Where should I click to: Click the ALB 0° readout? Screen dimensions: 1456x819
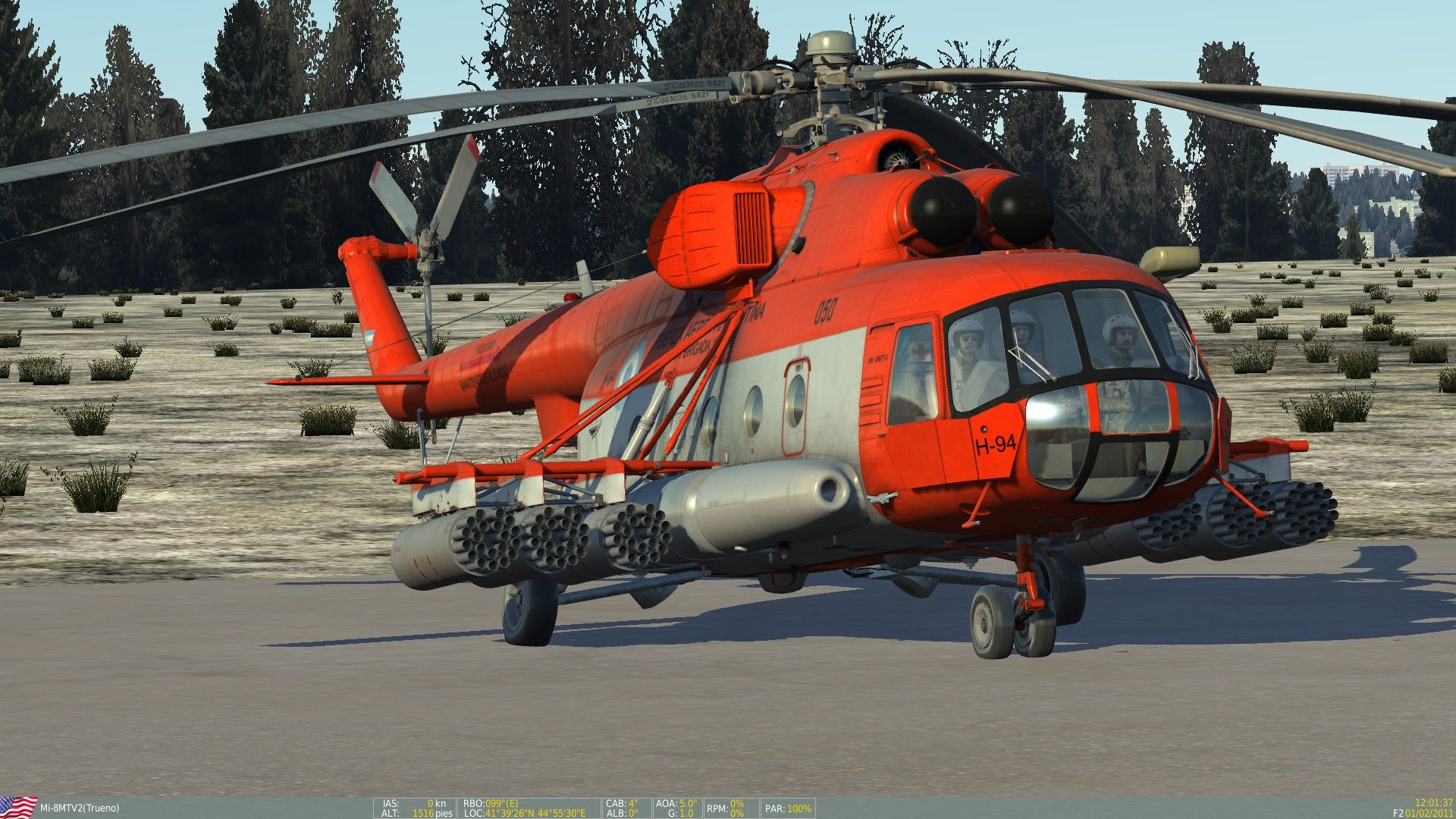click(x=620, y=812)
